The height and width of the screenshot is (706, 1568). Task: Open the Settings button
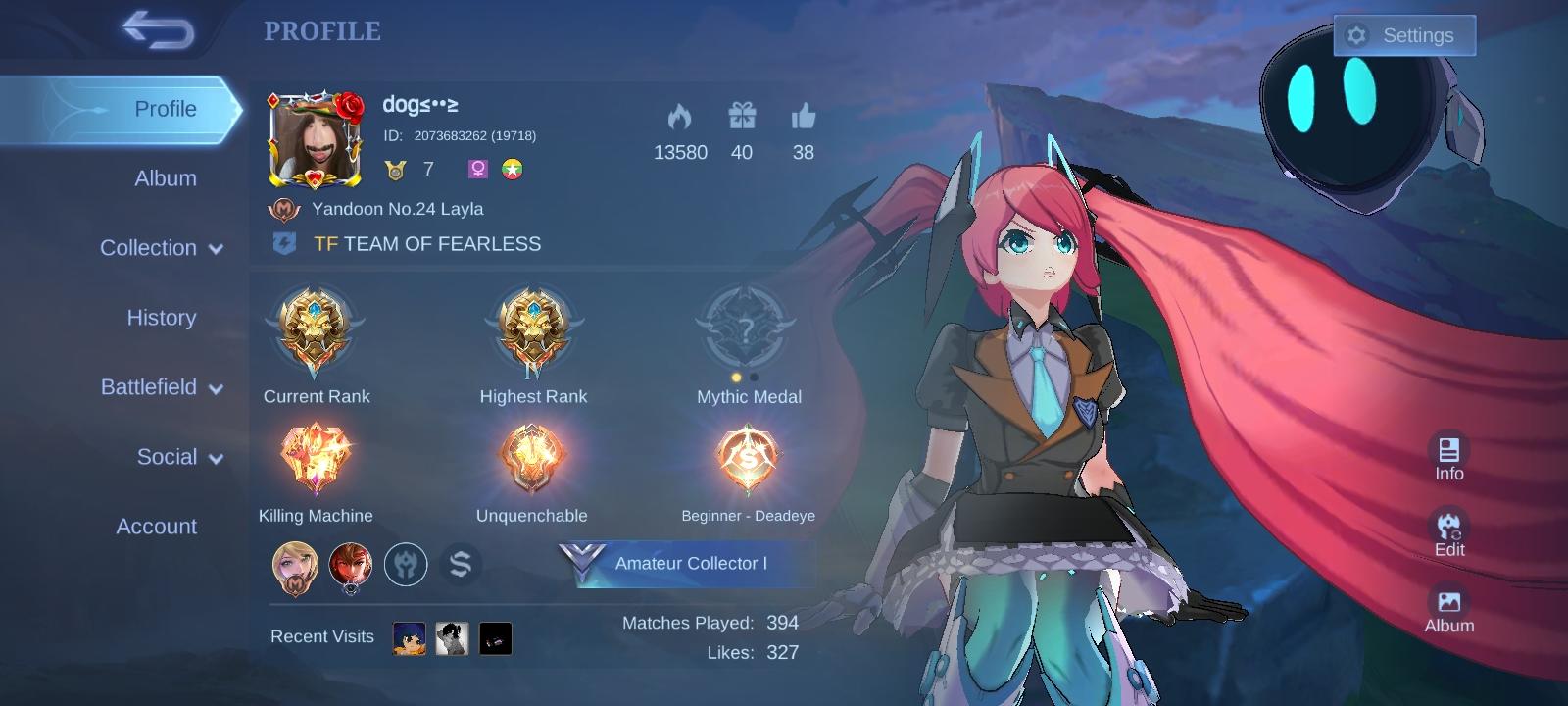click(1405, 34)
